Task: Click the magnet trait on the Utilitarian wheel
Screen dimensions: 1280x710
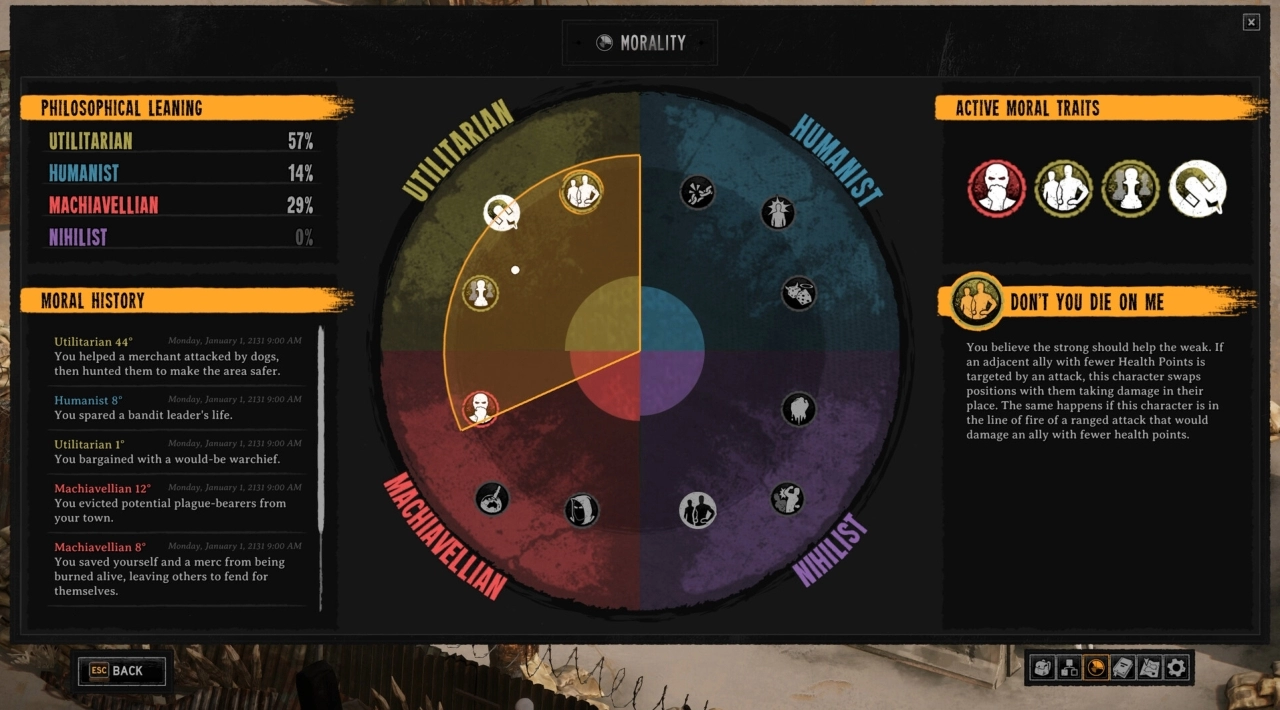Action: [500, 212]
